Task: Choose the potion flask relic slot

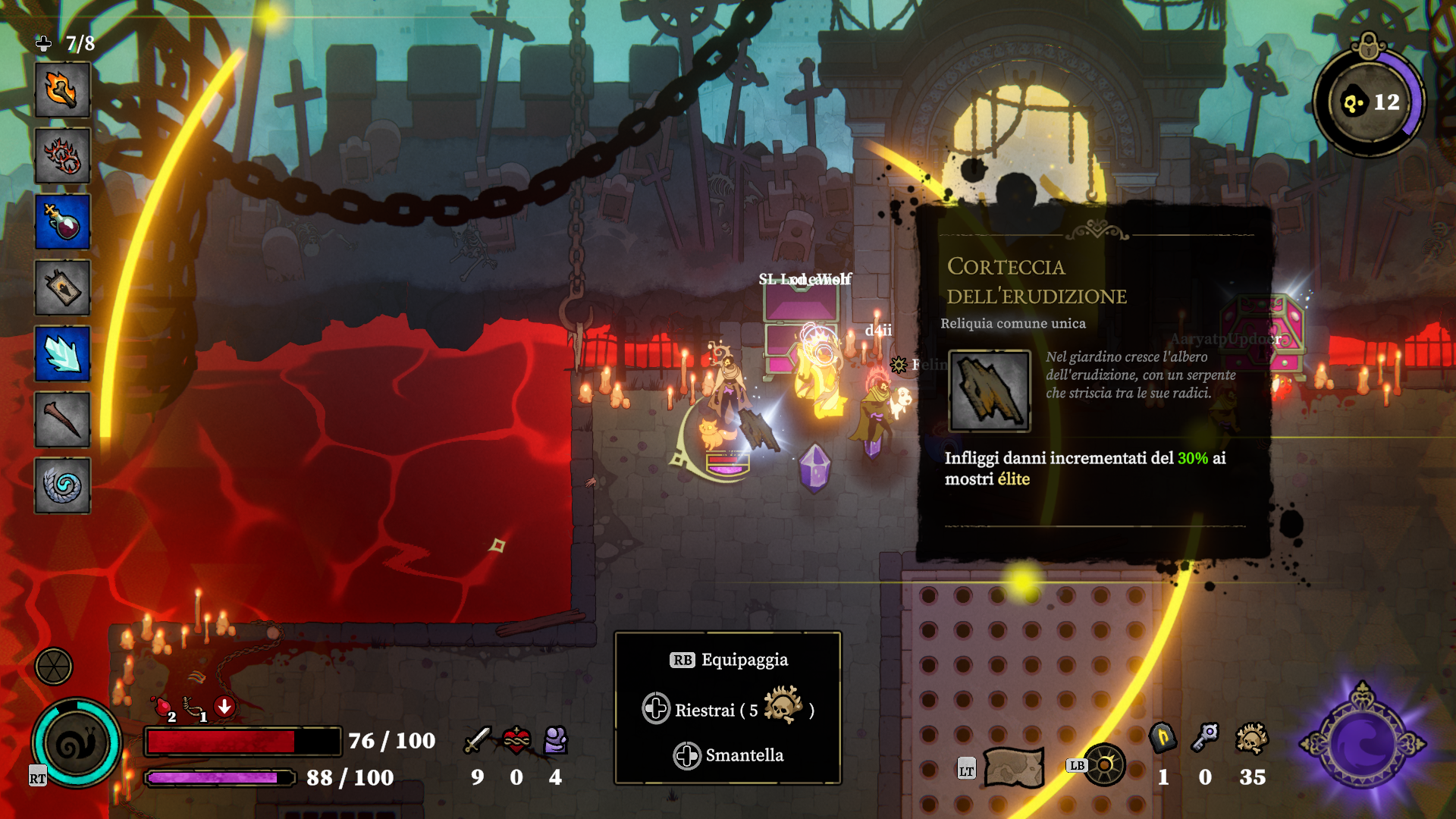Action: tap(62, 222)
